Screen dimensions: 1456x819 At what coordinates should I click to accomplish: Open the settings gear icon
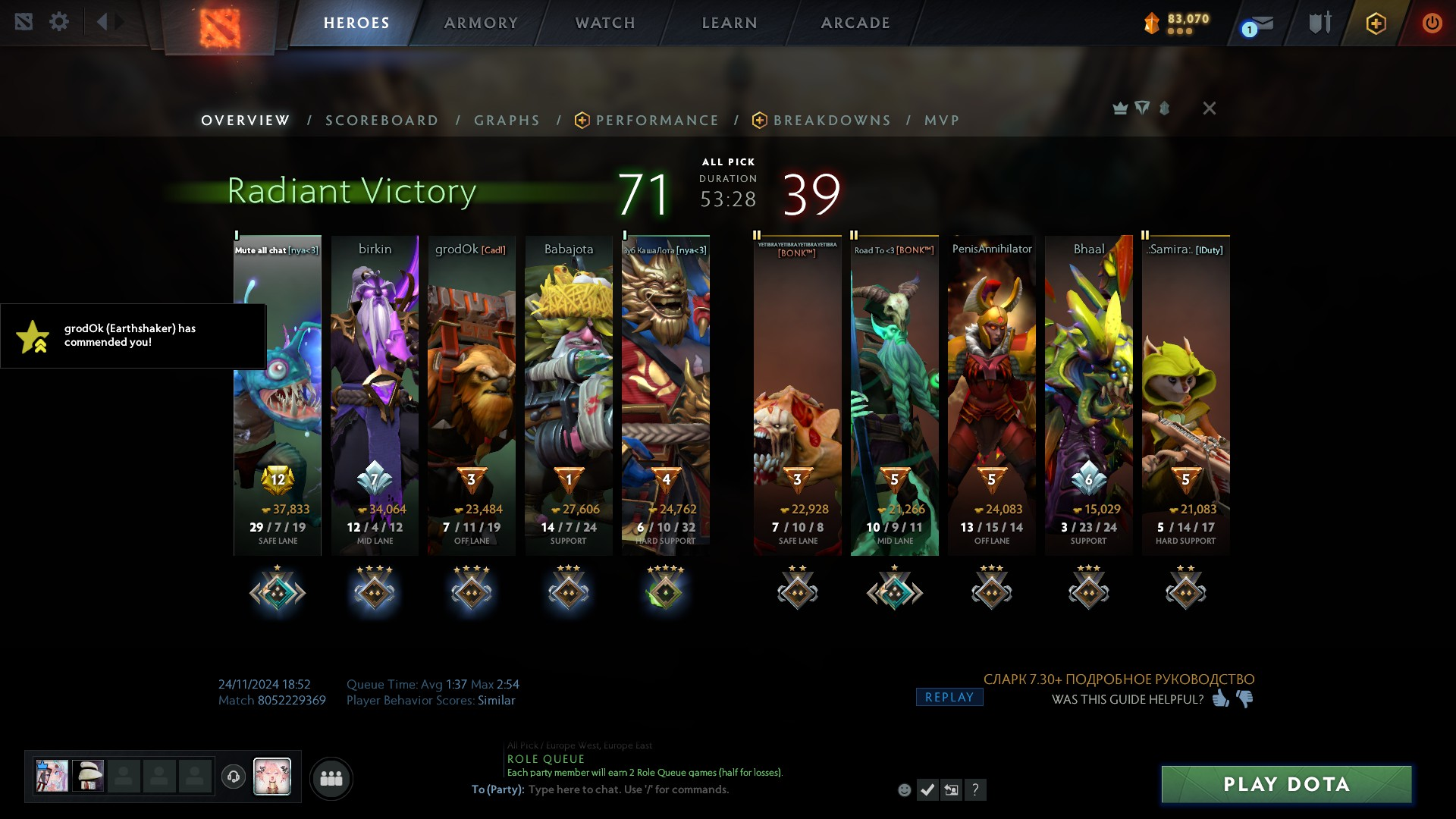pos(59,22)
